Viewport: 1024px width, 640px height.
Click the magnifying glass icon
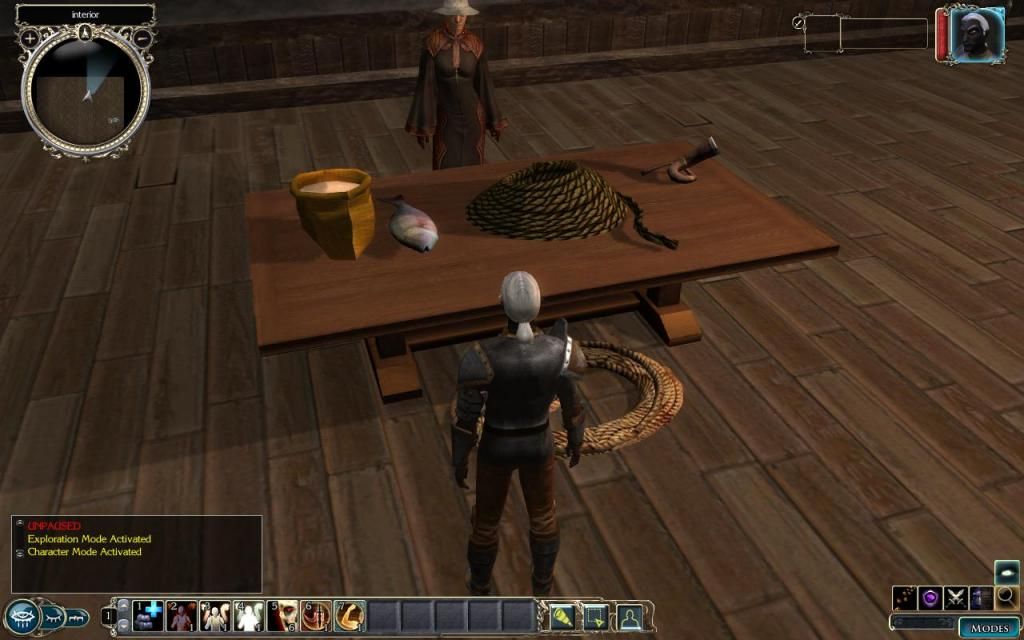(1006, 598)
